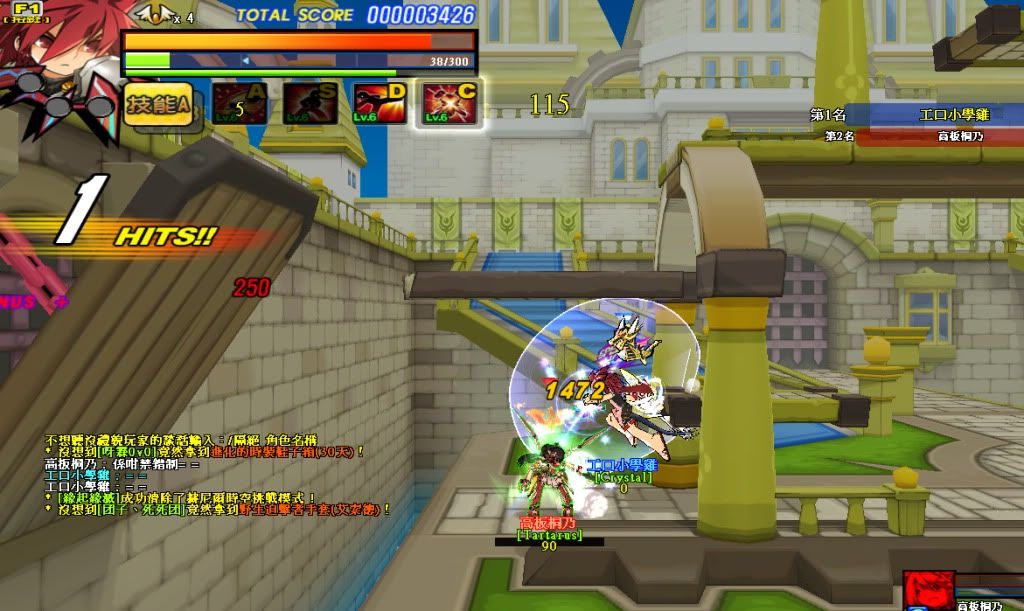Activate the skill icon marked A

click(240, 104)
